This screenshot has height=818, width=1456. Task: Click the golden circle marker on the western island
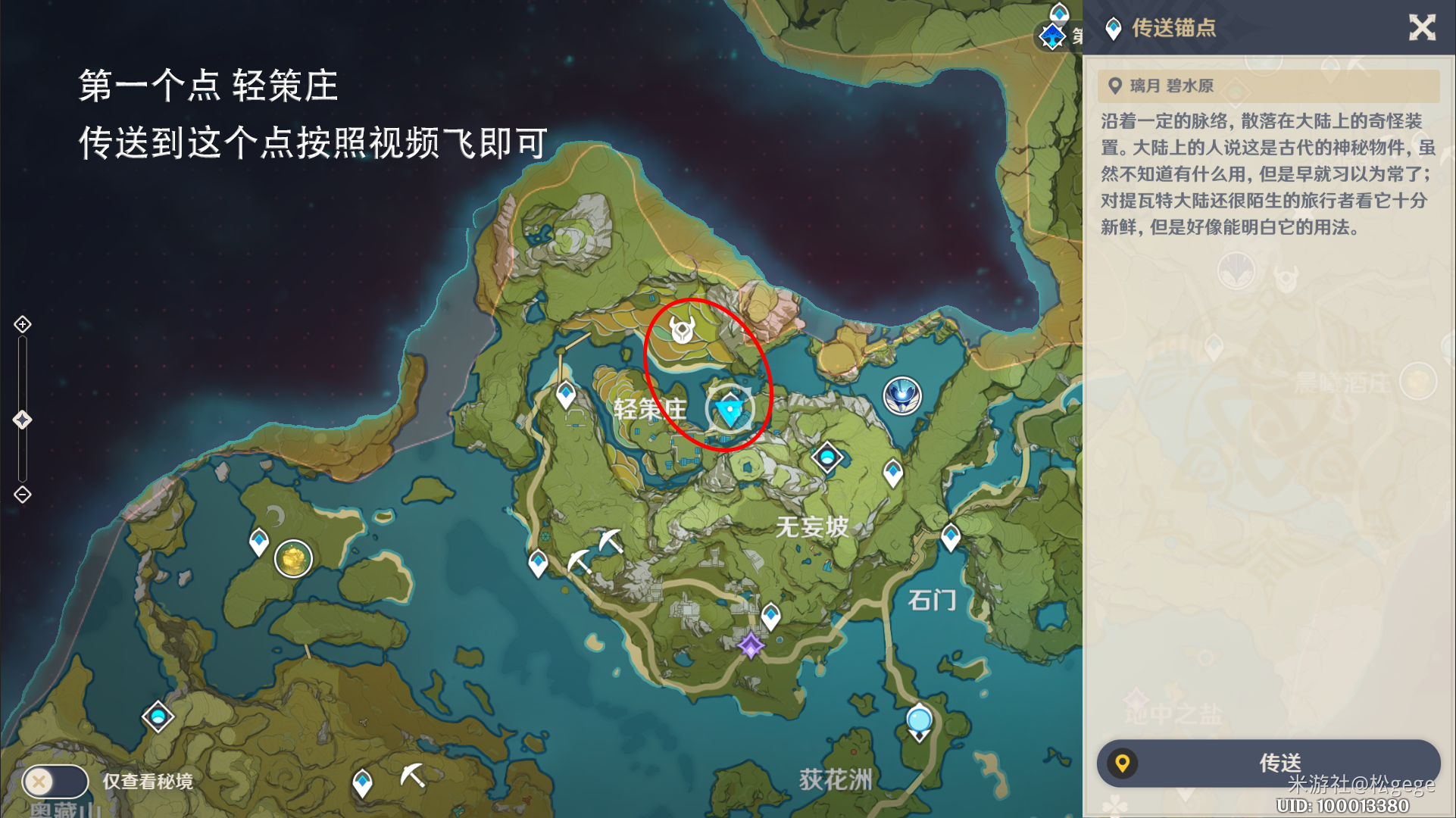point(294,558)
